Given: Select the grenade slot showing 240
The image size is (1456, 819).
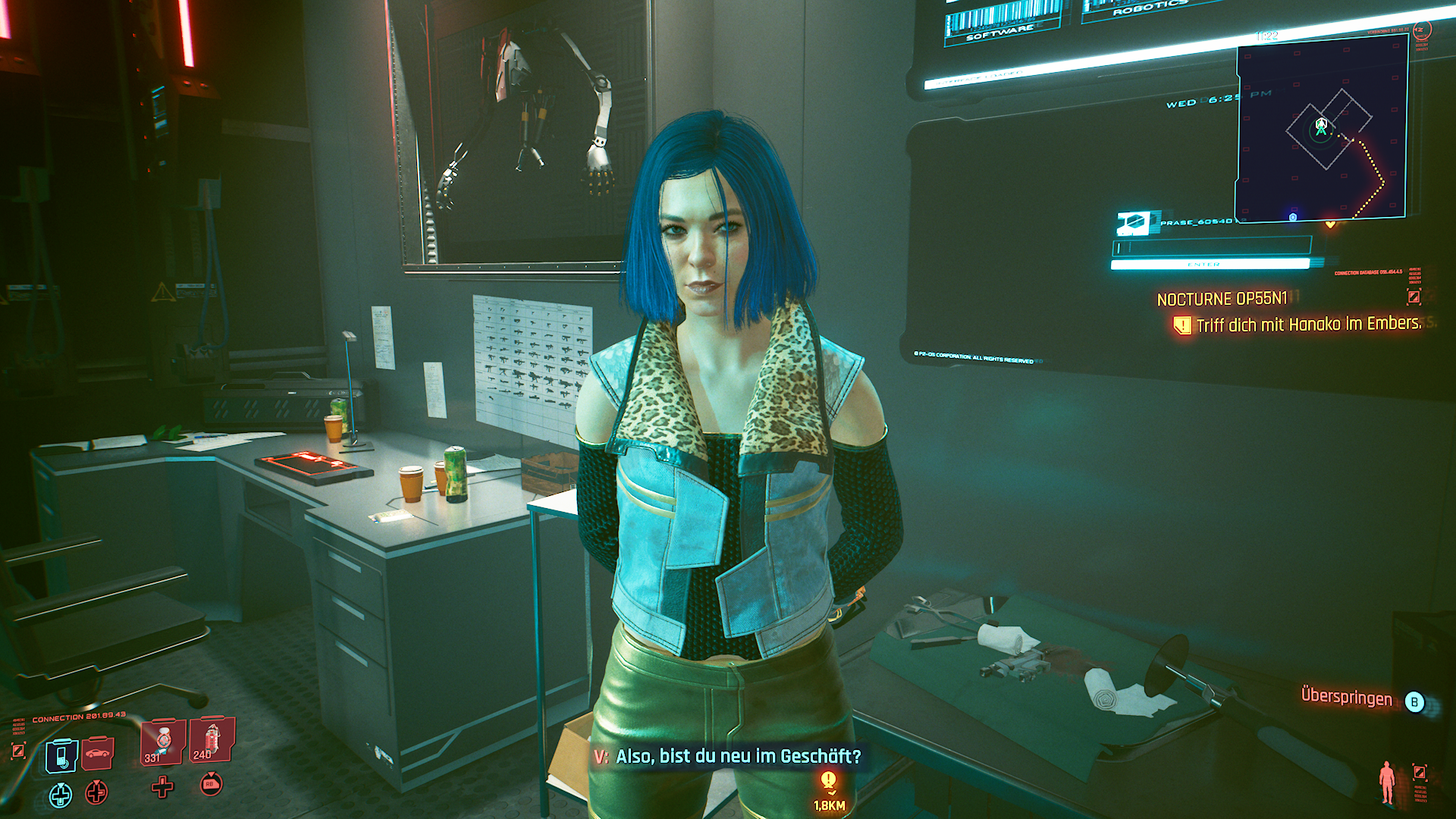Looking at the screenshot, I should [212, 739].
